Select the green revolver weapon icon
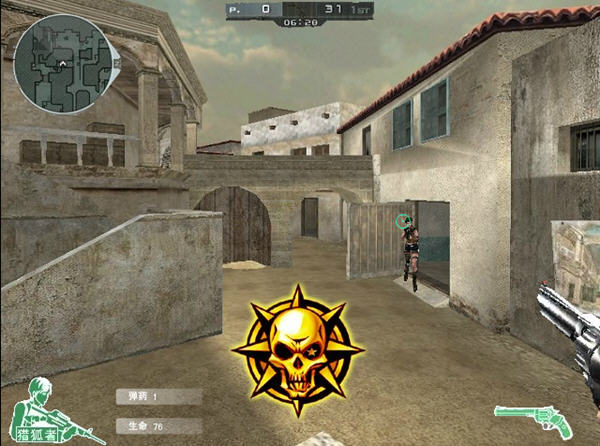 pos(534,419)
